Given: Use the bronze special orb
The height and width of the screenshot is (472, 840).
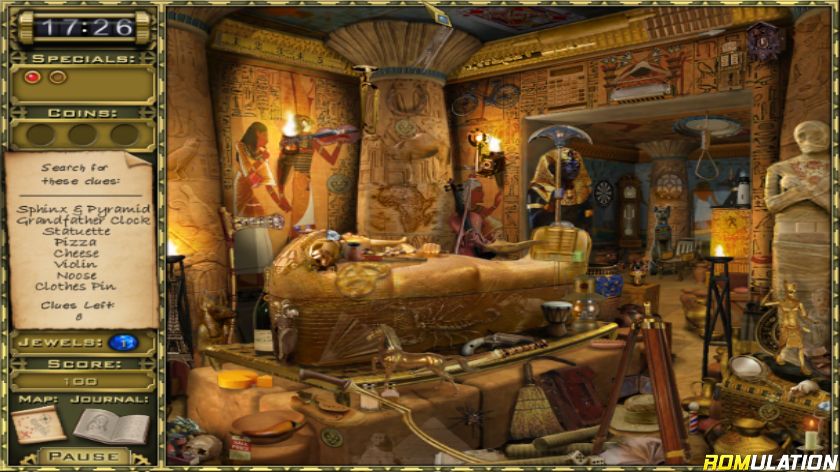Looking at the screenshot, I should (58, 77).
